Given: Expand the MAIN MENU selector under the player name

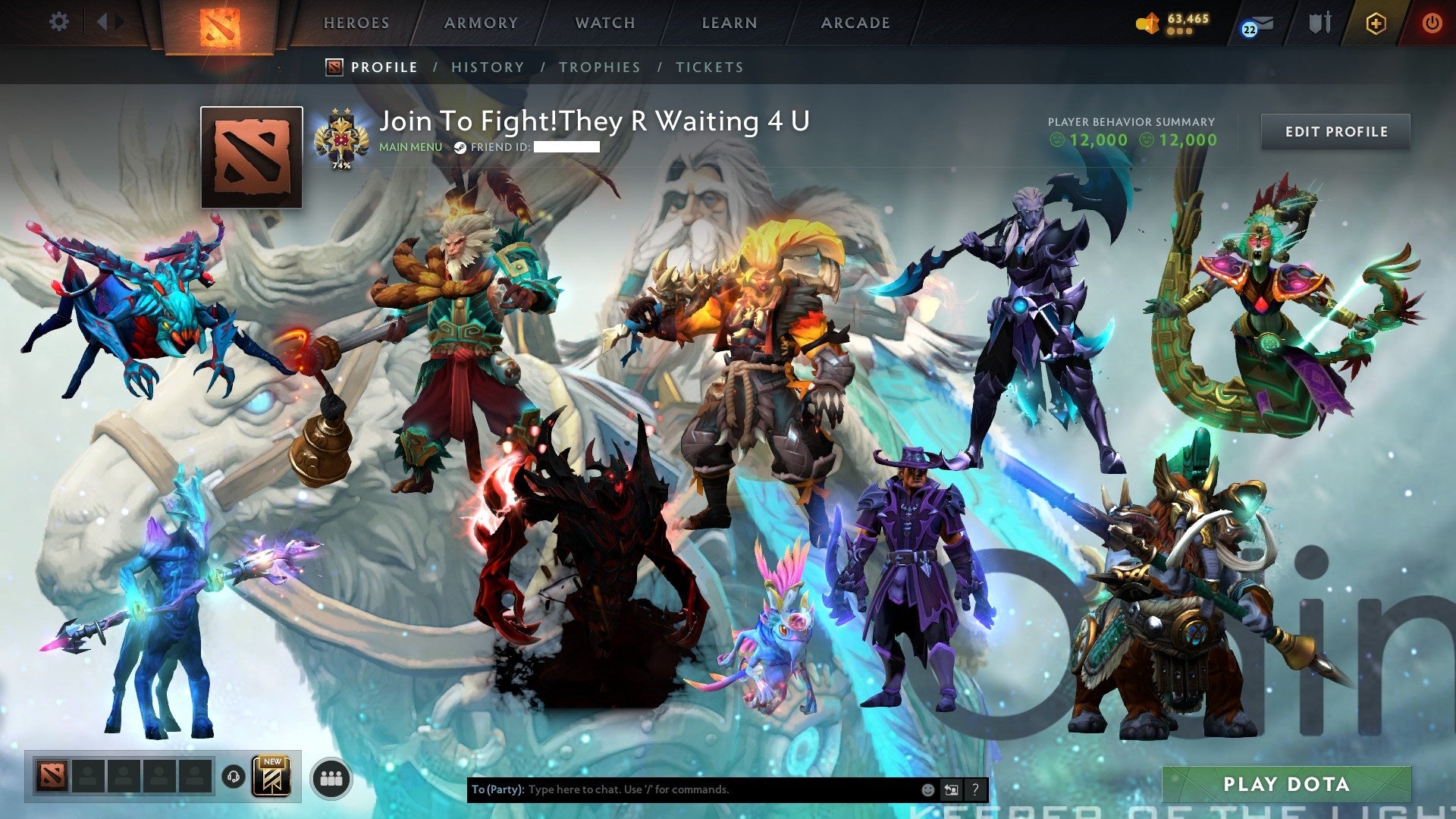Looking at the screenshot, I should click(409, 146).
